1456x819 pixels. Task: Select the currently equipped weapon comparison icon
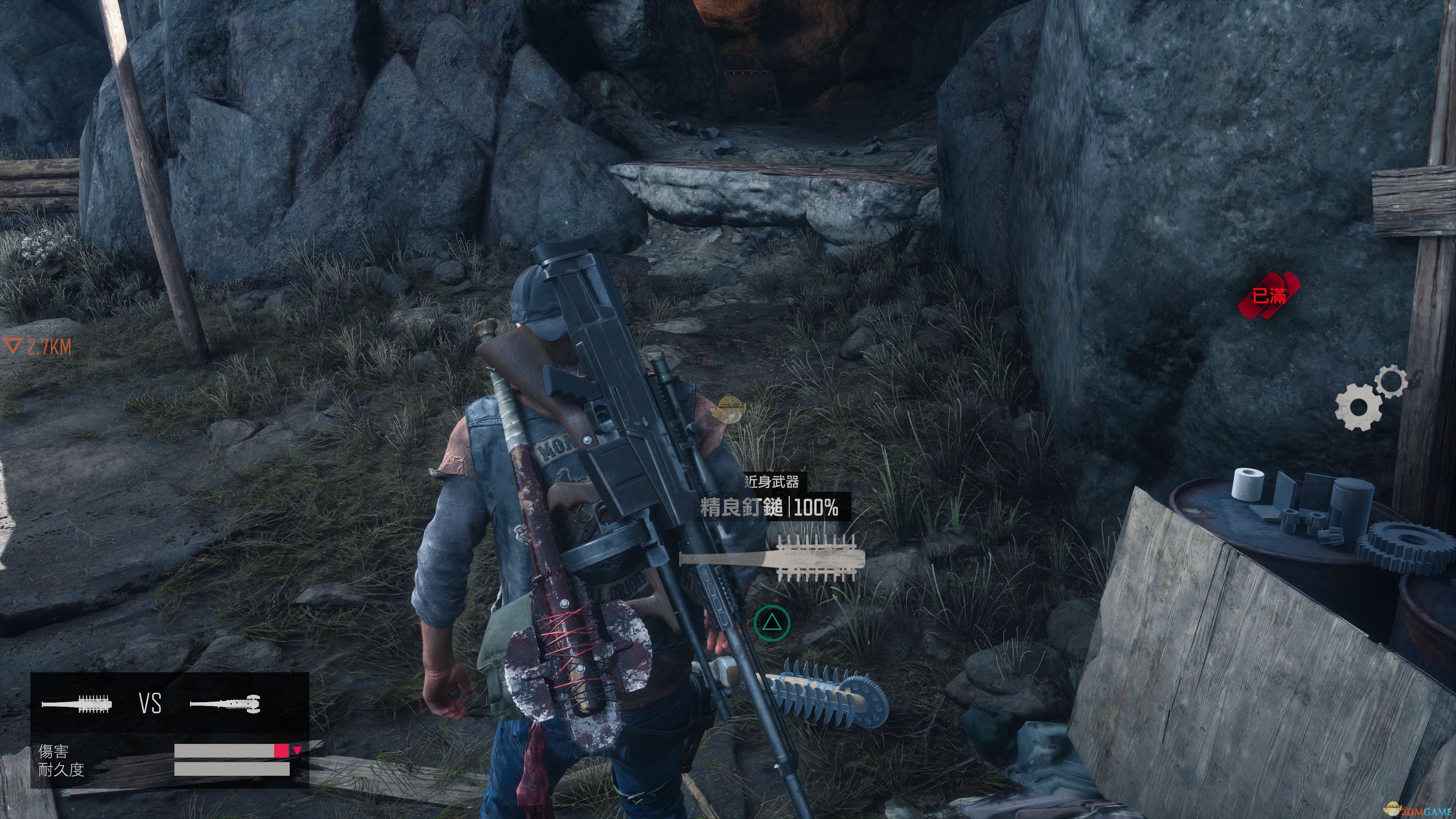pos(224,704)
